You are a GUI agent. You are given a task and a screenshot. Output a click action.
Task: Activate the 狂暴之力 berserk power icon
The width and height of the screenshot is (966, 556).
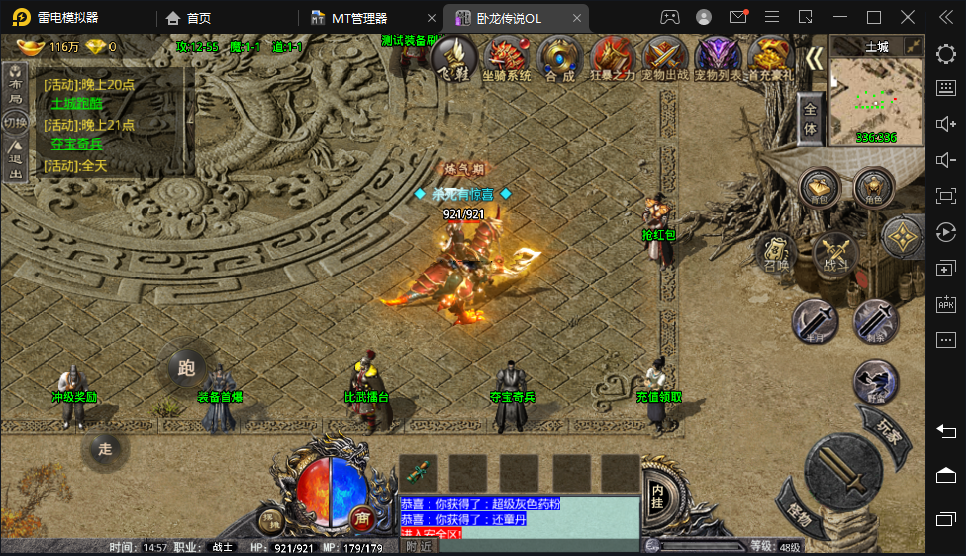pos(613,59)
